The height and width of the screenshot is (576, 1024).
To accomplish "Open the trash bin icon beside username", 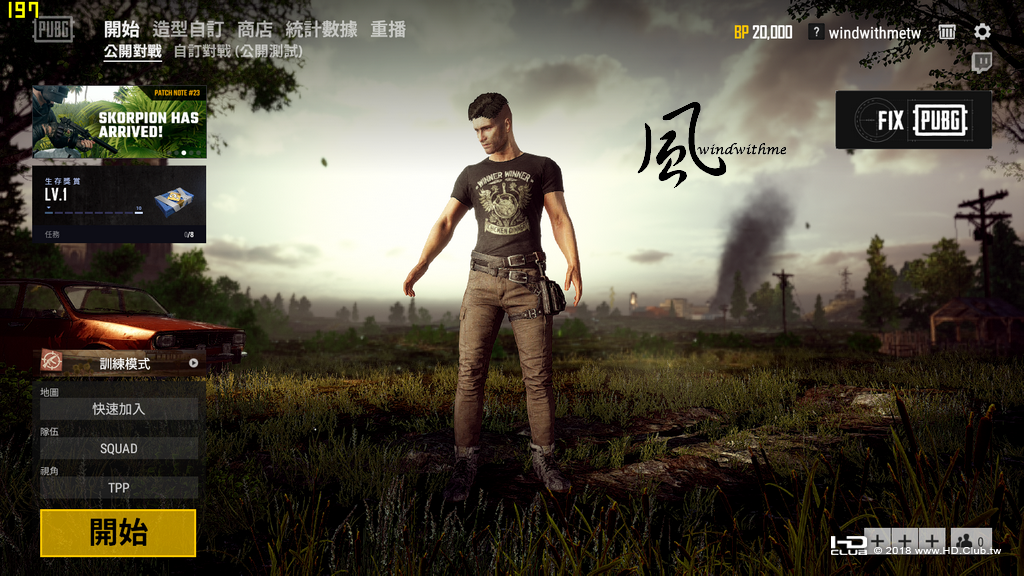I will point(947,32).
